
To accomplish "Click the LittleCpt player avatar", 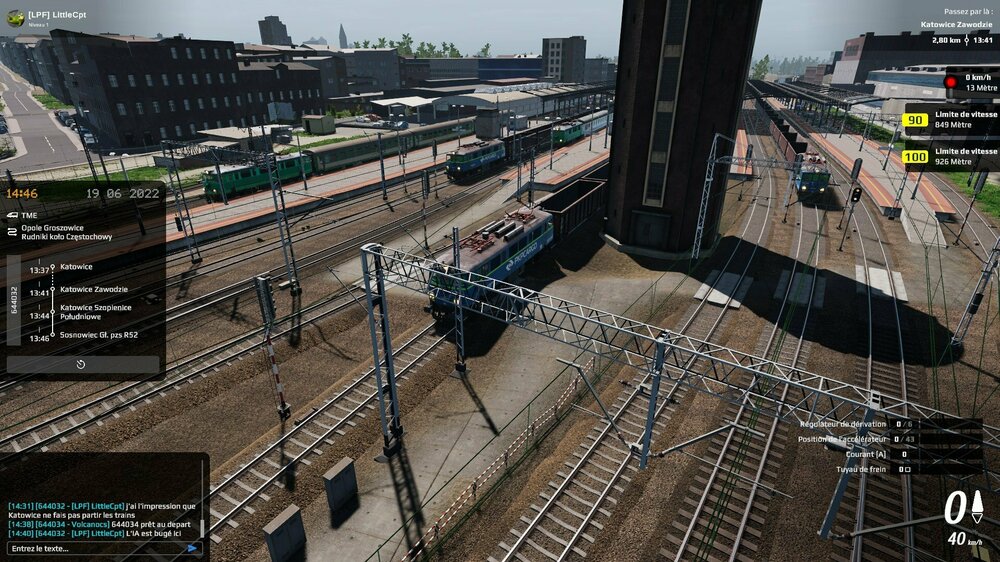I will tap(16, 17).
